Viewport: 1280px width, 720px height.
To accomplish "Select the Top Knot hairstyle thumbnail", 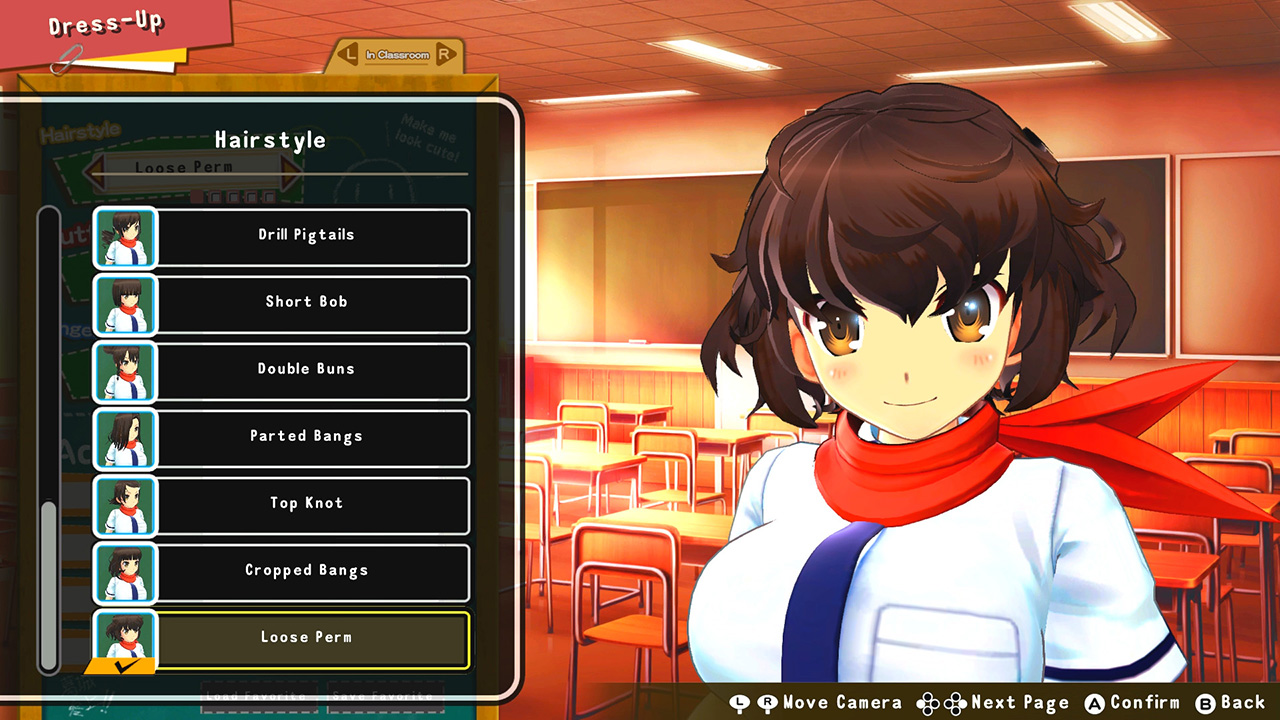I will pos(125,505).
